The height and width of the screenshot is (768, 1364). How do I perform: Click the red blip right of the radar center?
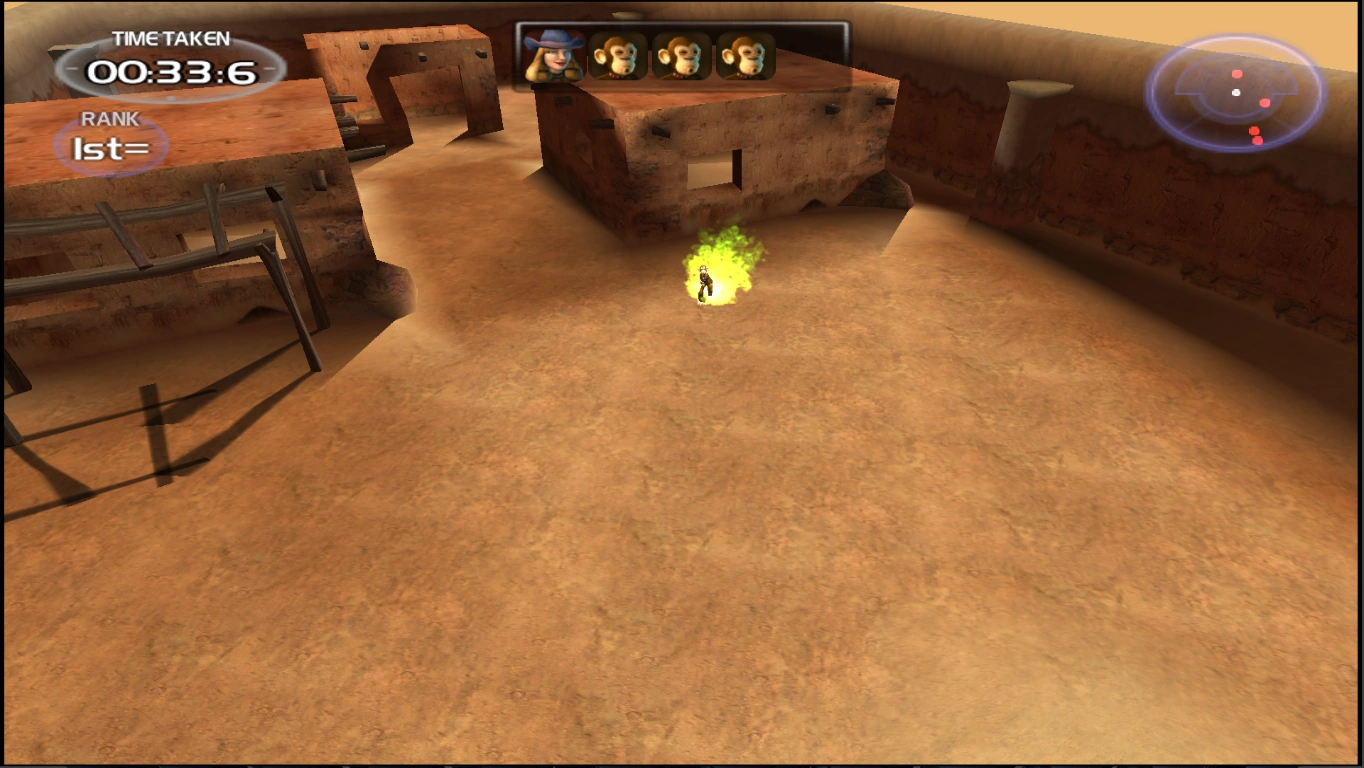(1265, 103)
